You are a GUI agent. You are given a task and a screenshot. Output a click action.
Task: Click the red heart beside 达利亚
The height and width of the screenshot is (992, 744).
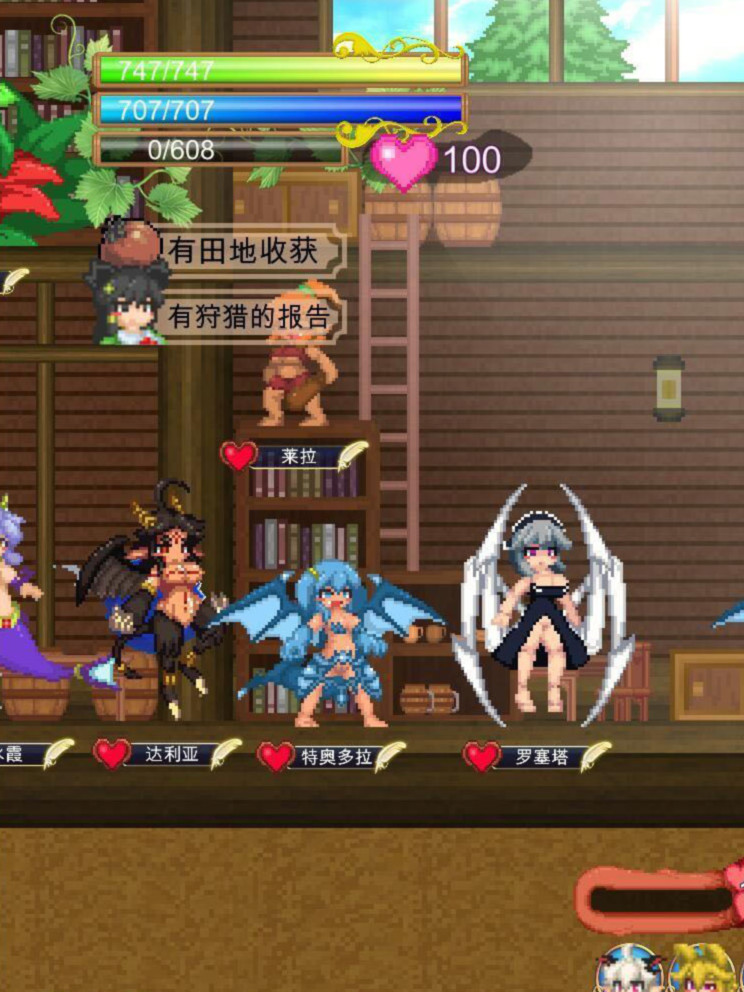point(112,754)
